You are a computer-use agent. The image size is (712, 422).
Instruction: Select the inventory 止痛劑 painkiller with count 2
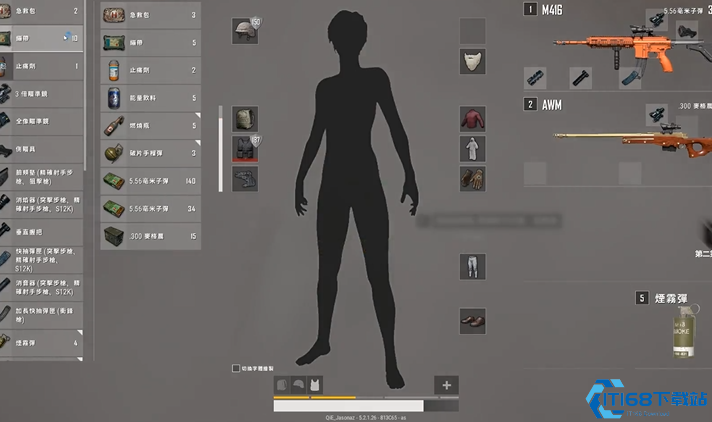pos(150,71)
